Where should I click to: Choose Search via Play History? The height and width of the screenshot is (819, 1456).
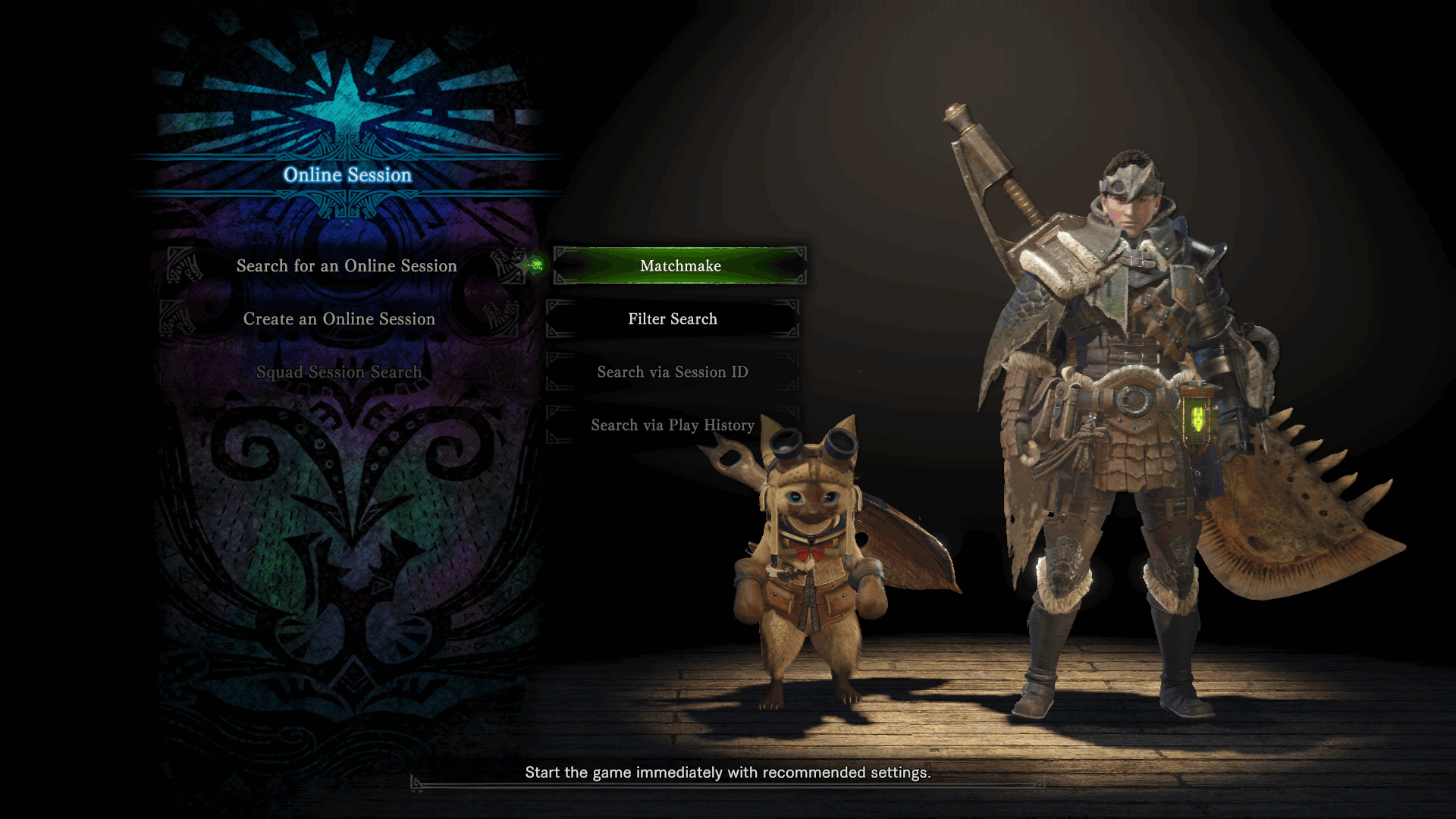tap(672, 425)
